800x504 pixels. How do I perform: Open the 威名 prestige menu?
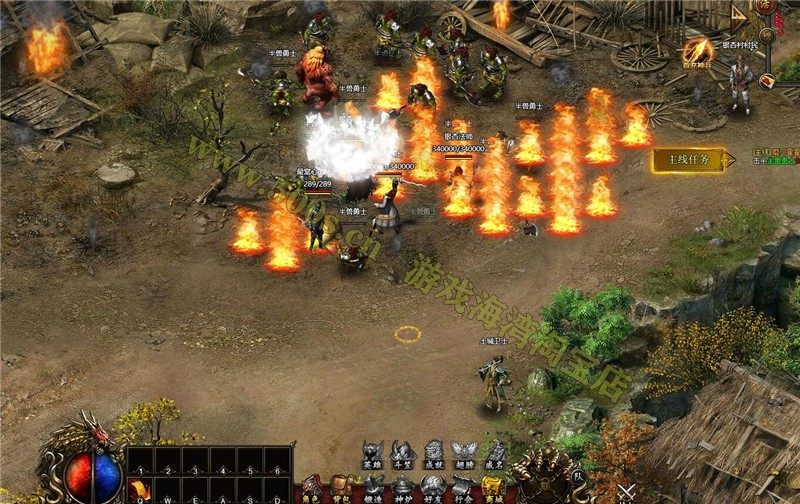point(493,454)
